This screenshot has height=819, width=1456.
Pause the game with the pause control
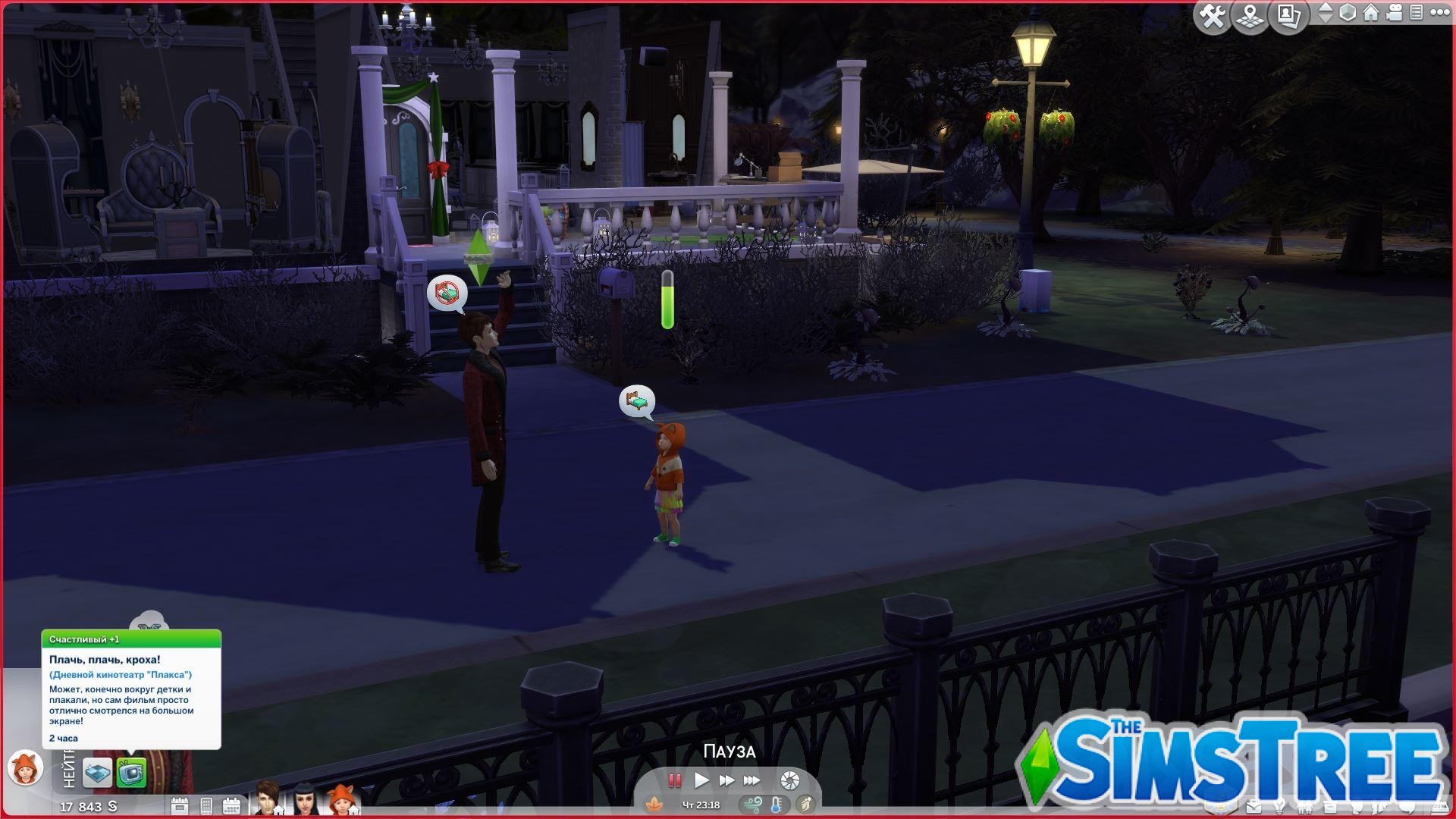pyautogui.click(x=674, y=780)
